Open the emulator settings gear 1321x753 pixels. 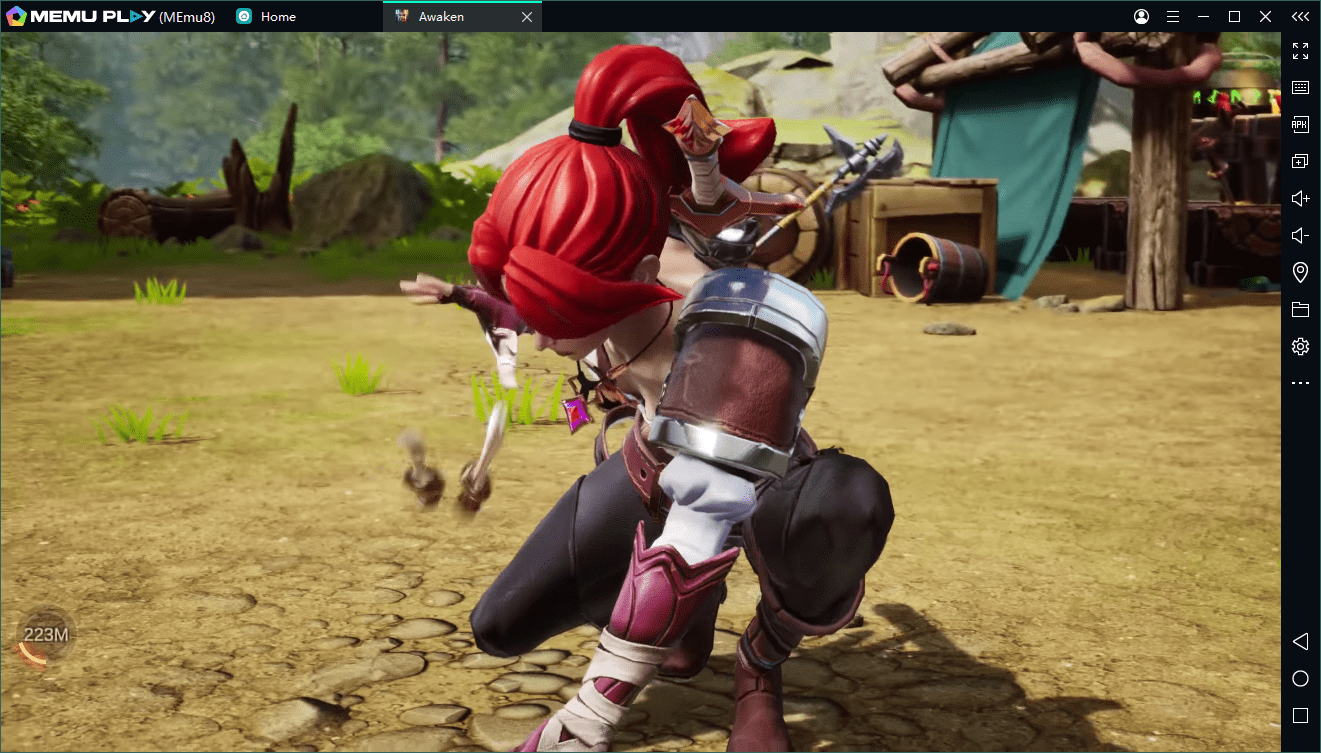coord(1300,347)
